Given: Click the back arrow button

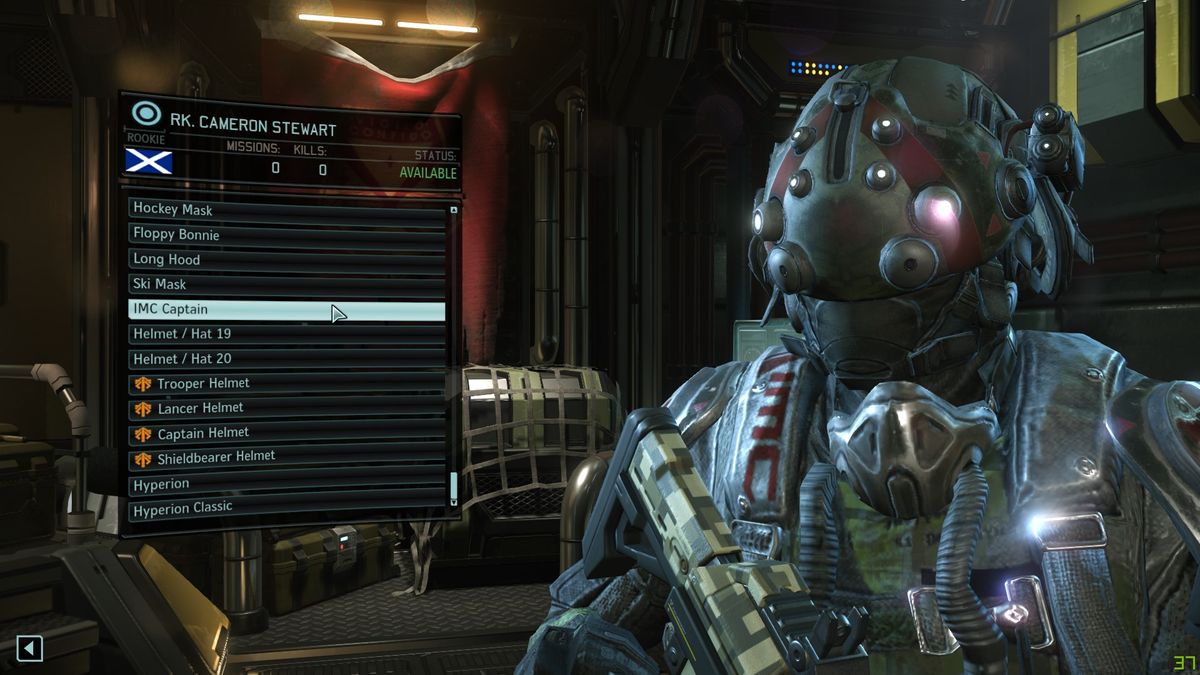Looking at the screenshot, I should (x=29, y=649).
